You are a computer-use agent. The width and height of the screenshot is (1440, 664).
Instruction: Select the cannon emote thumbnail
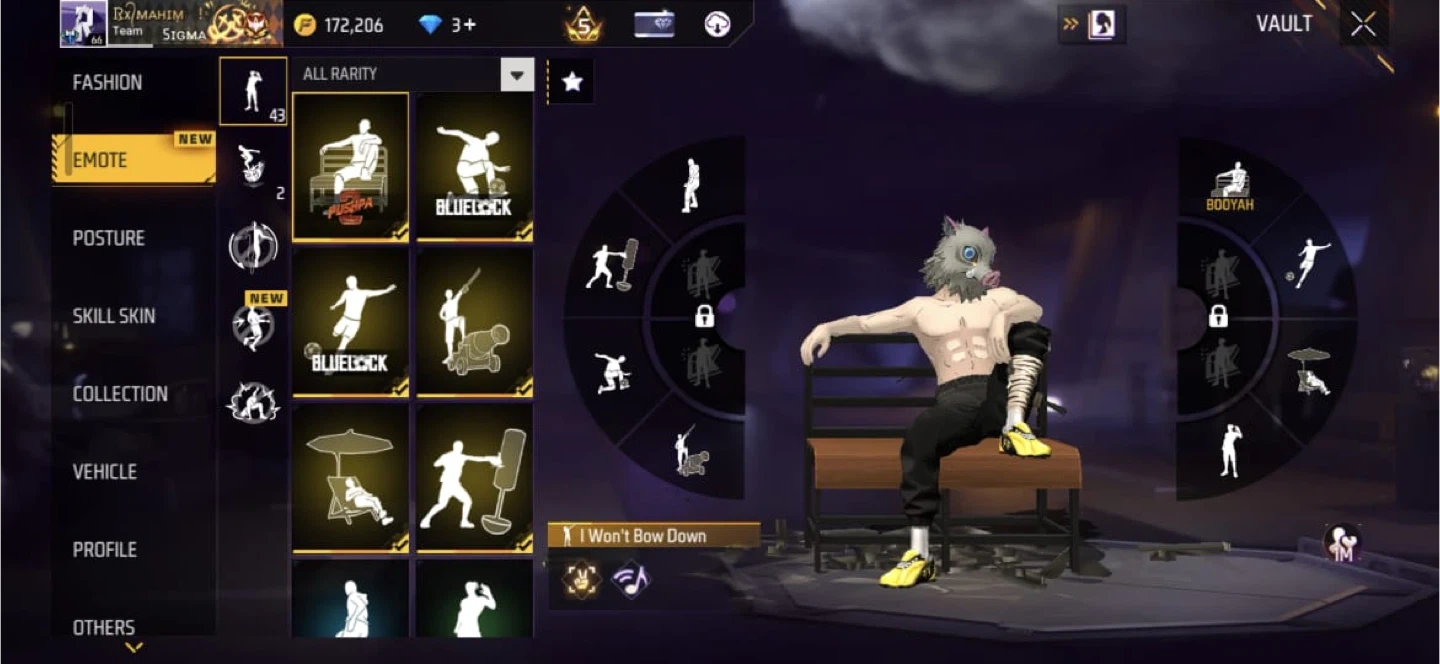[x=474, y=322]
